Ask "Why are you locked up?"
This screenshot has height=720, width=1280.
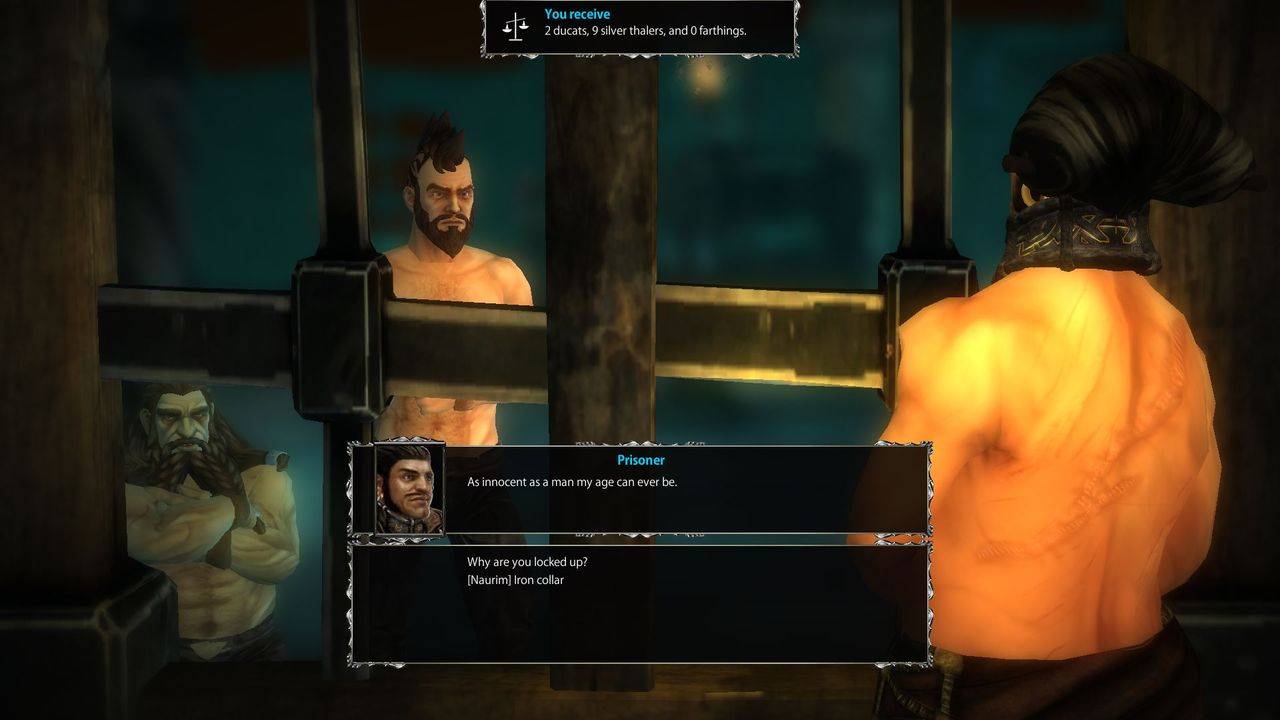click(527, 562)
